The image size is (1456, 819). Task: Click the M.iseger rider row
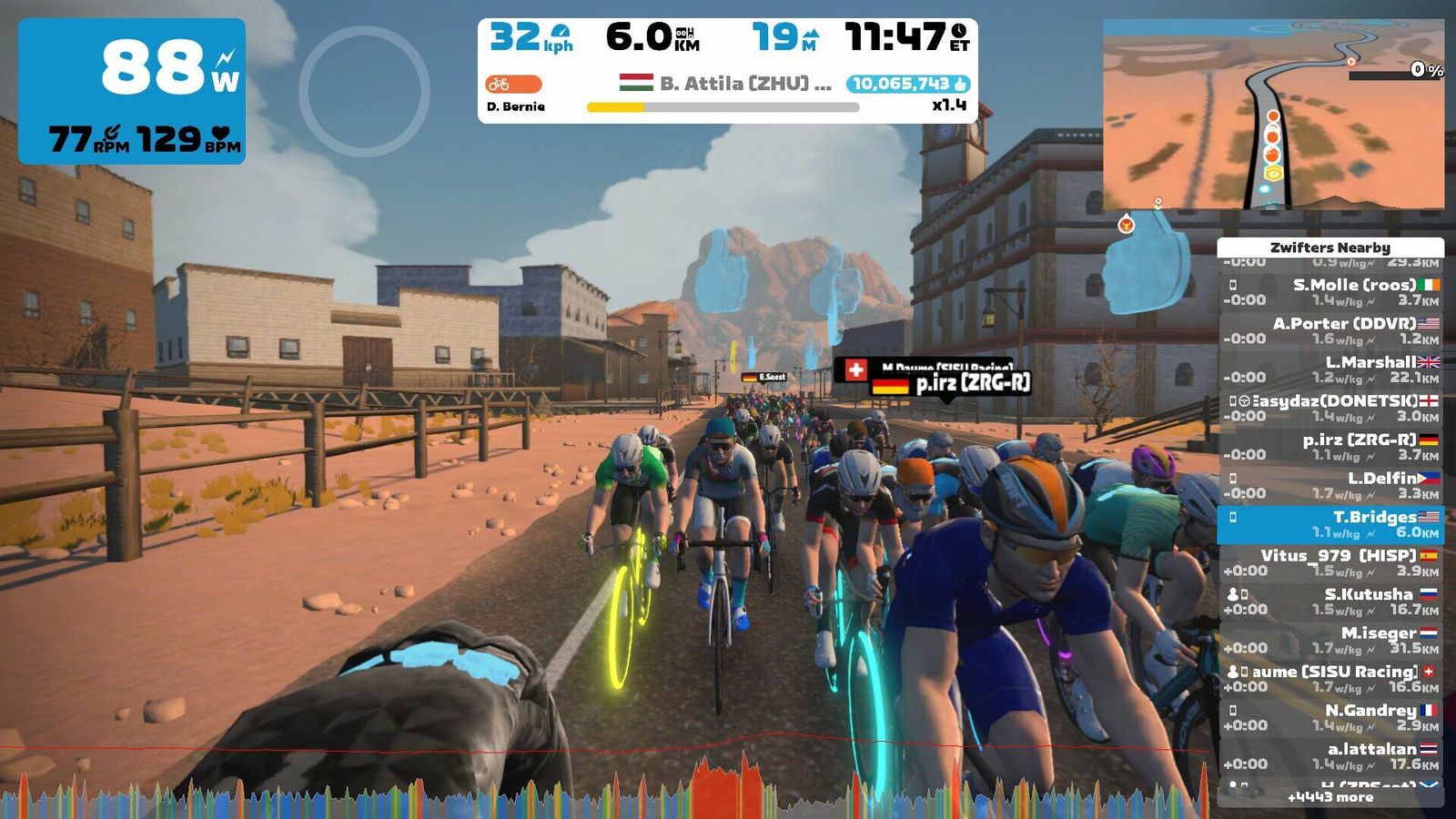pos(1330,641)
